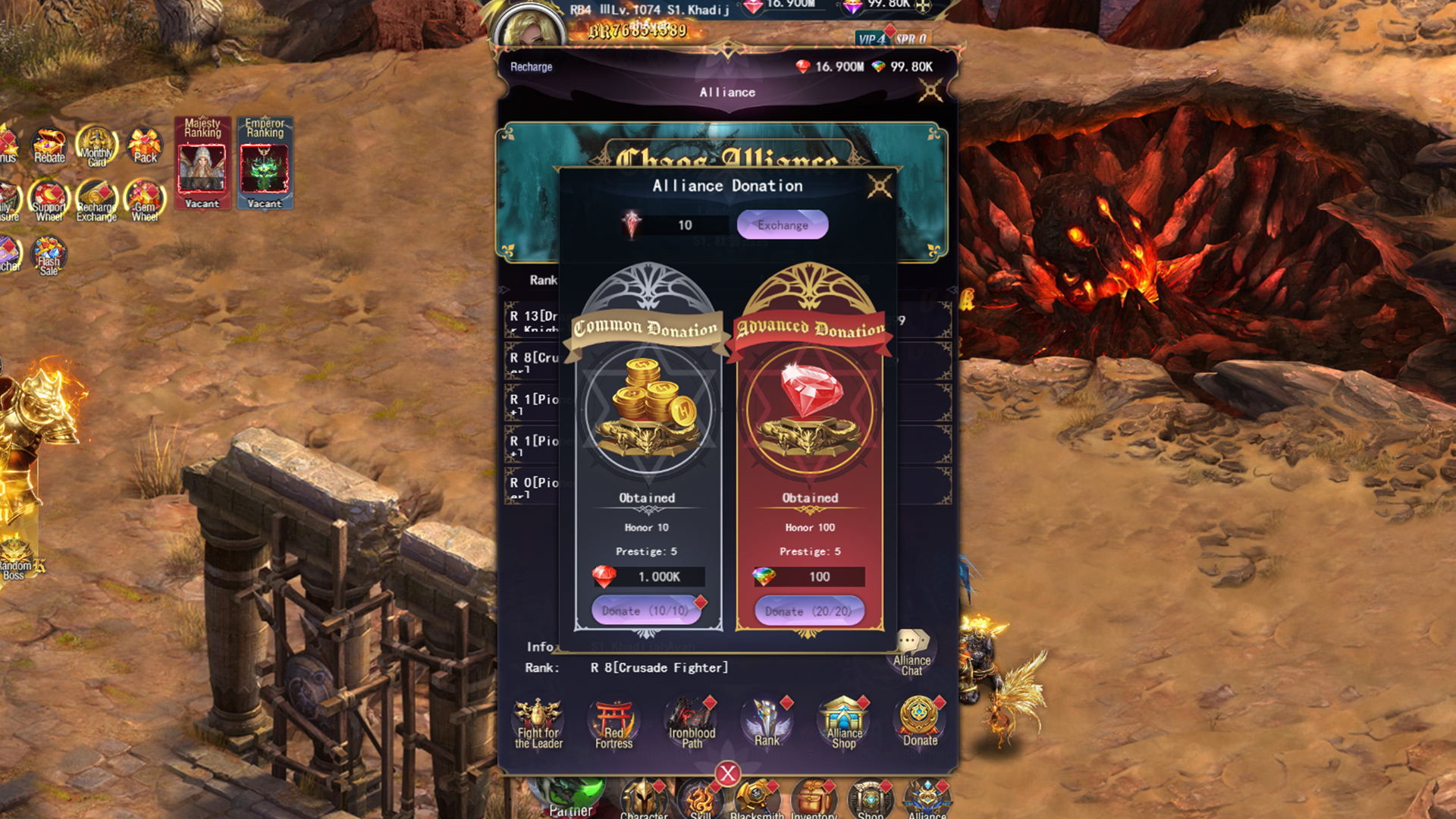Open the Monthly Card panel
1456x819 pixels.
(x=96, y=146)
